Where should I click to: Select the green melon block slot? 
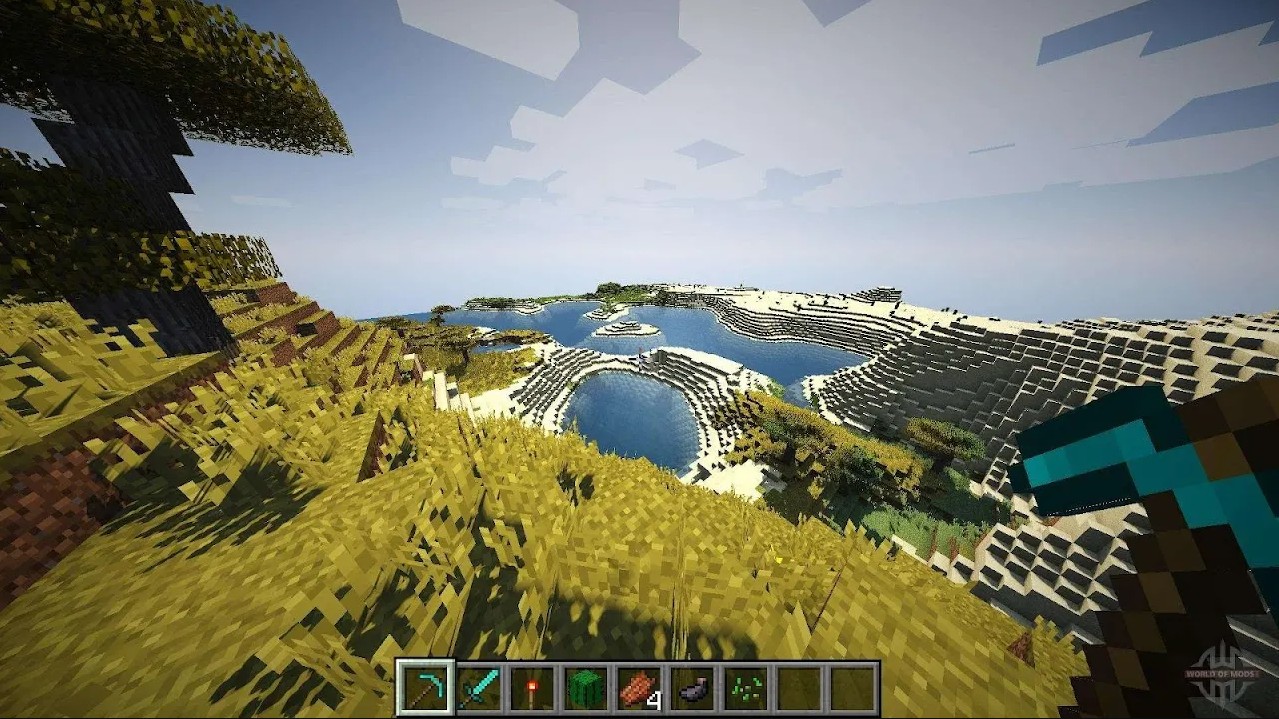(x=586, y=688)
